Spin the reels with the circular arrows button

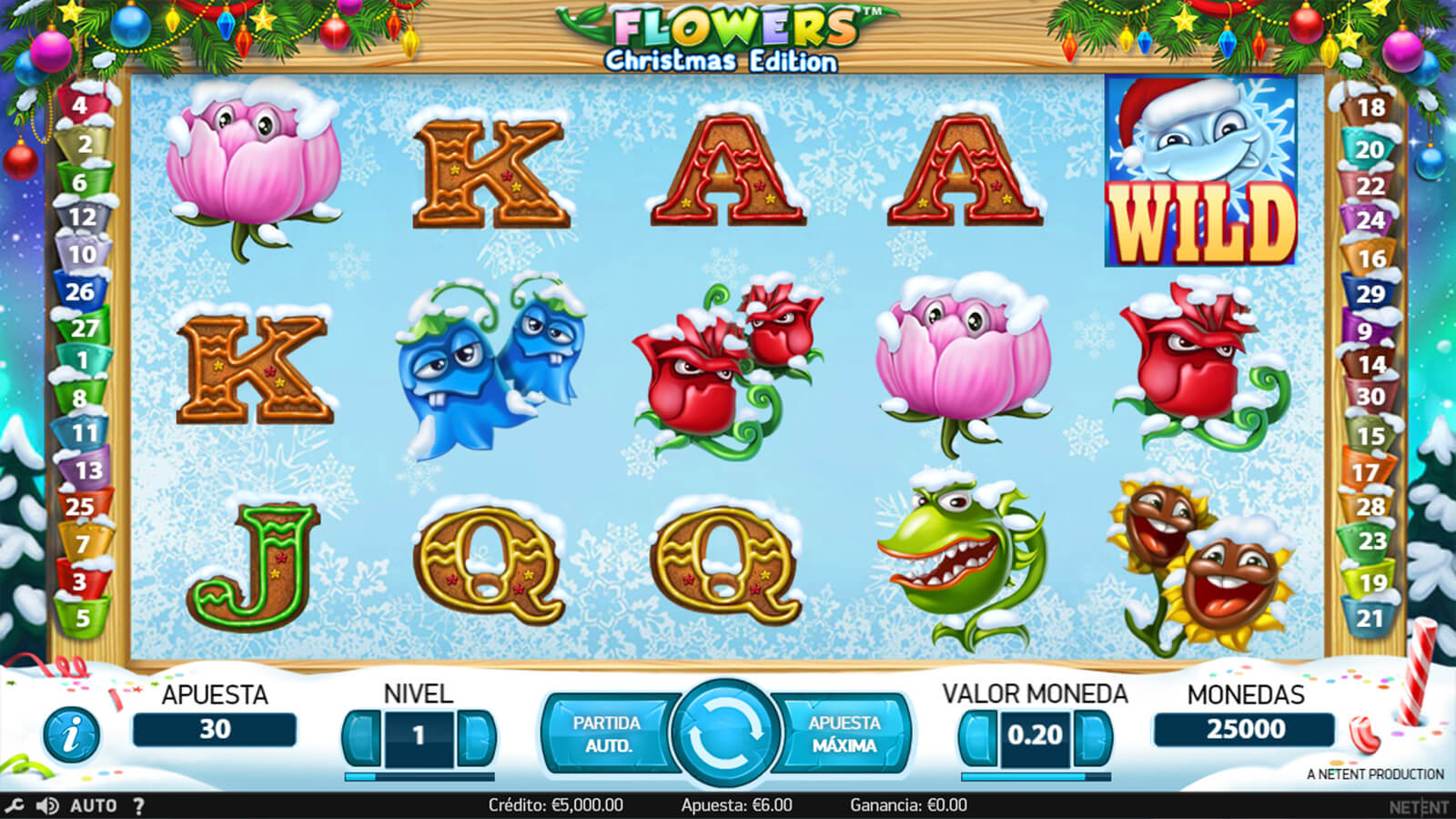[725, 733]
